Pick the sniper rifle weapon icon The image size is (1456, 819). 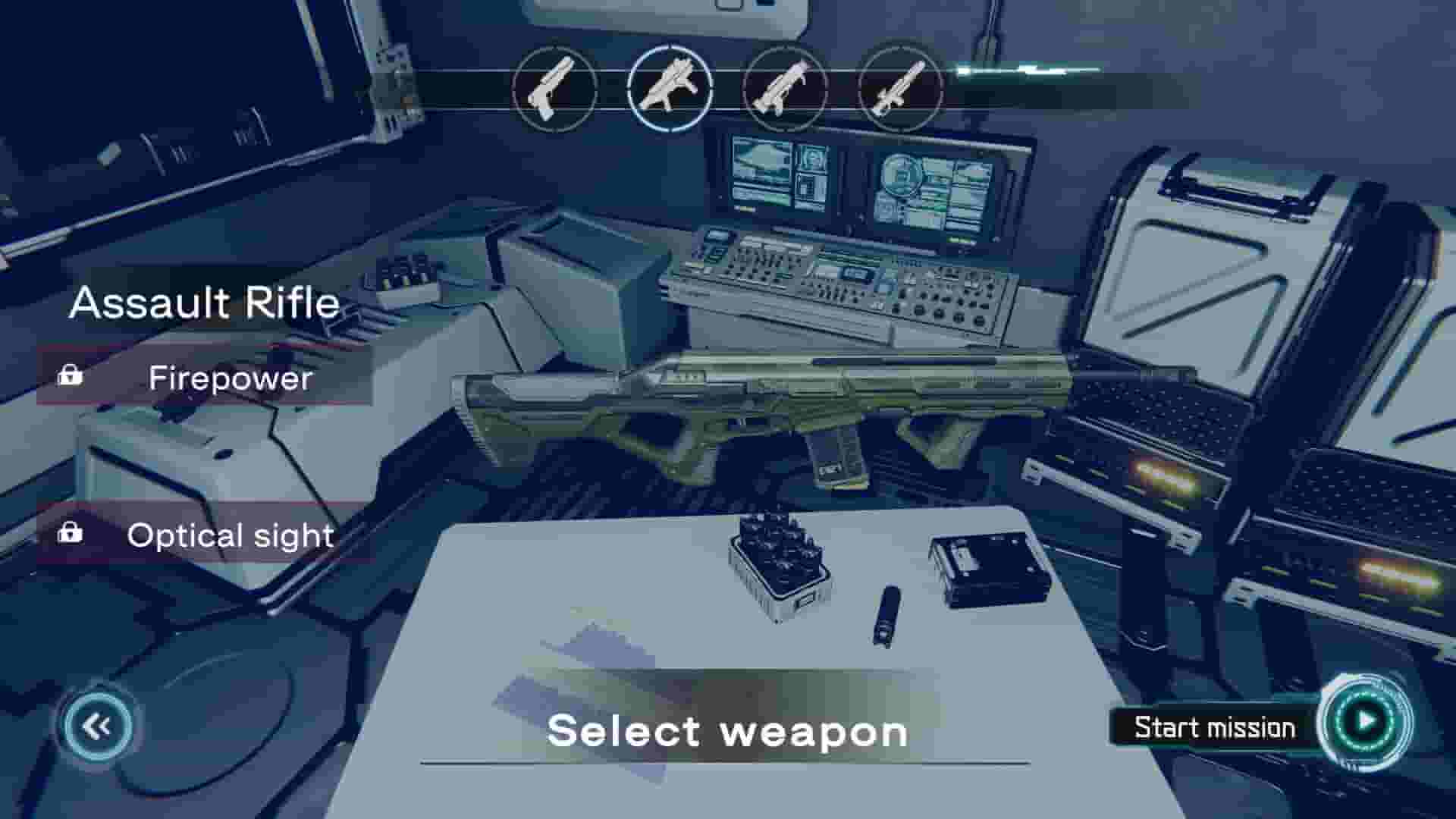tap(902, 89)
